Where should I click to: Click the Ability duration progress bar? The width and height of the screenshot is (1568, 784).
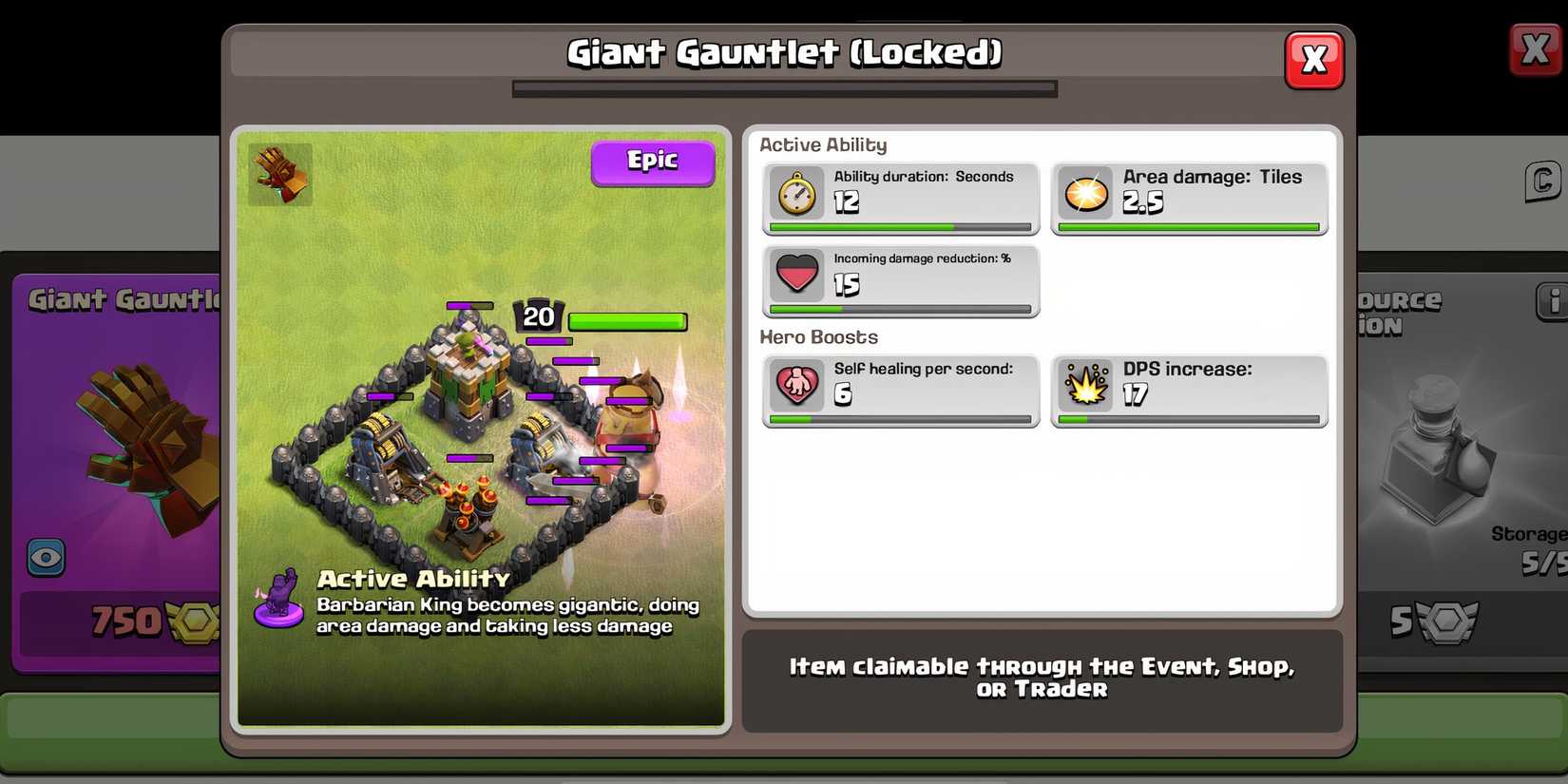point(899,227)
